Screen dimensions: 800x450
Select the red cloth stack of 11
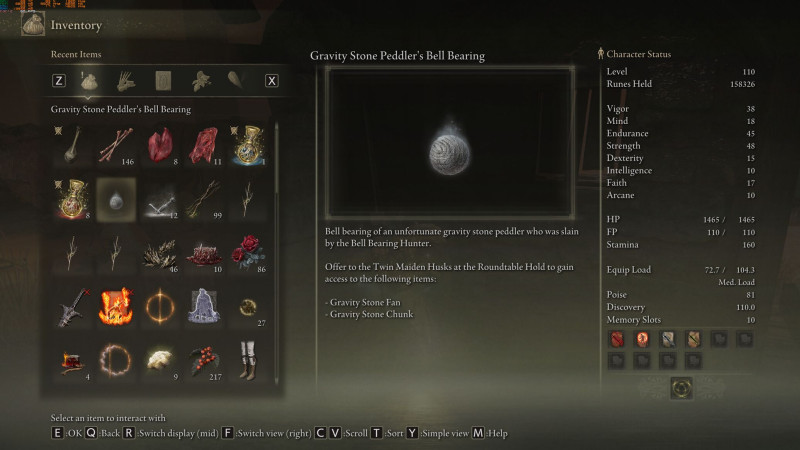[x=206, y=146]
